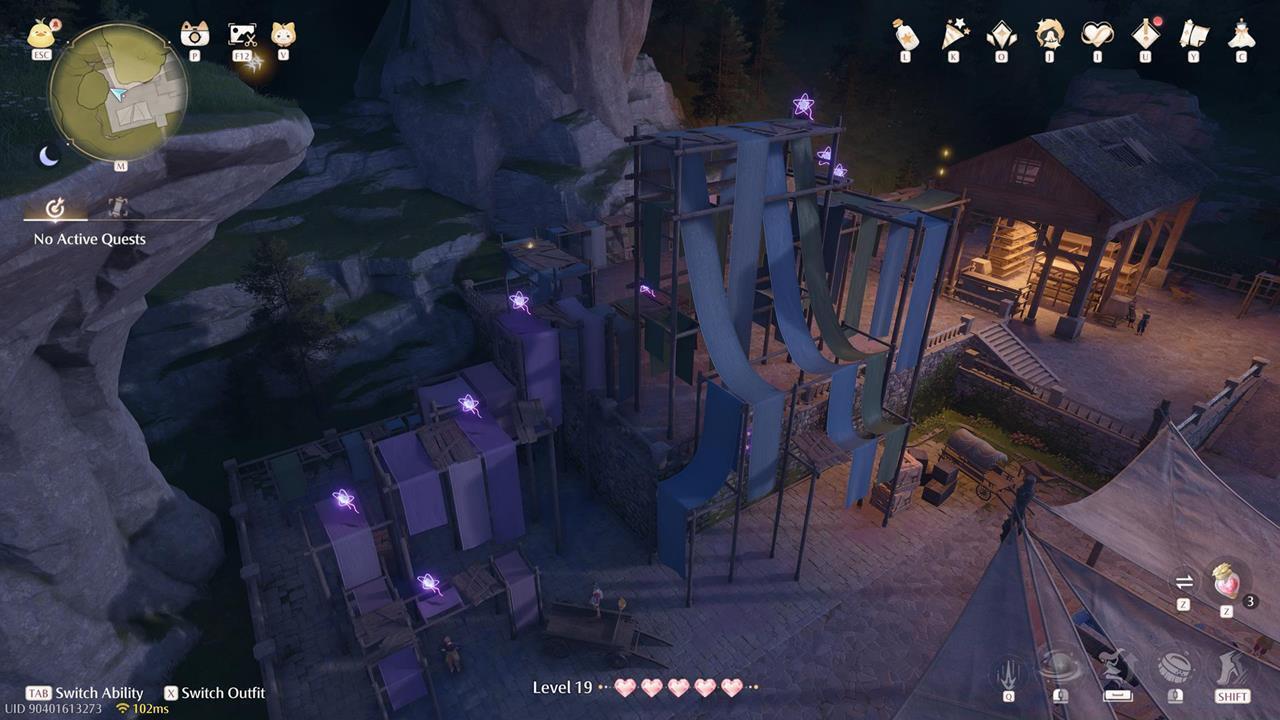1280x720 pixels.
Task: Open the blonde character portrait icon
Action: [x=1049, y=35]
